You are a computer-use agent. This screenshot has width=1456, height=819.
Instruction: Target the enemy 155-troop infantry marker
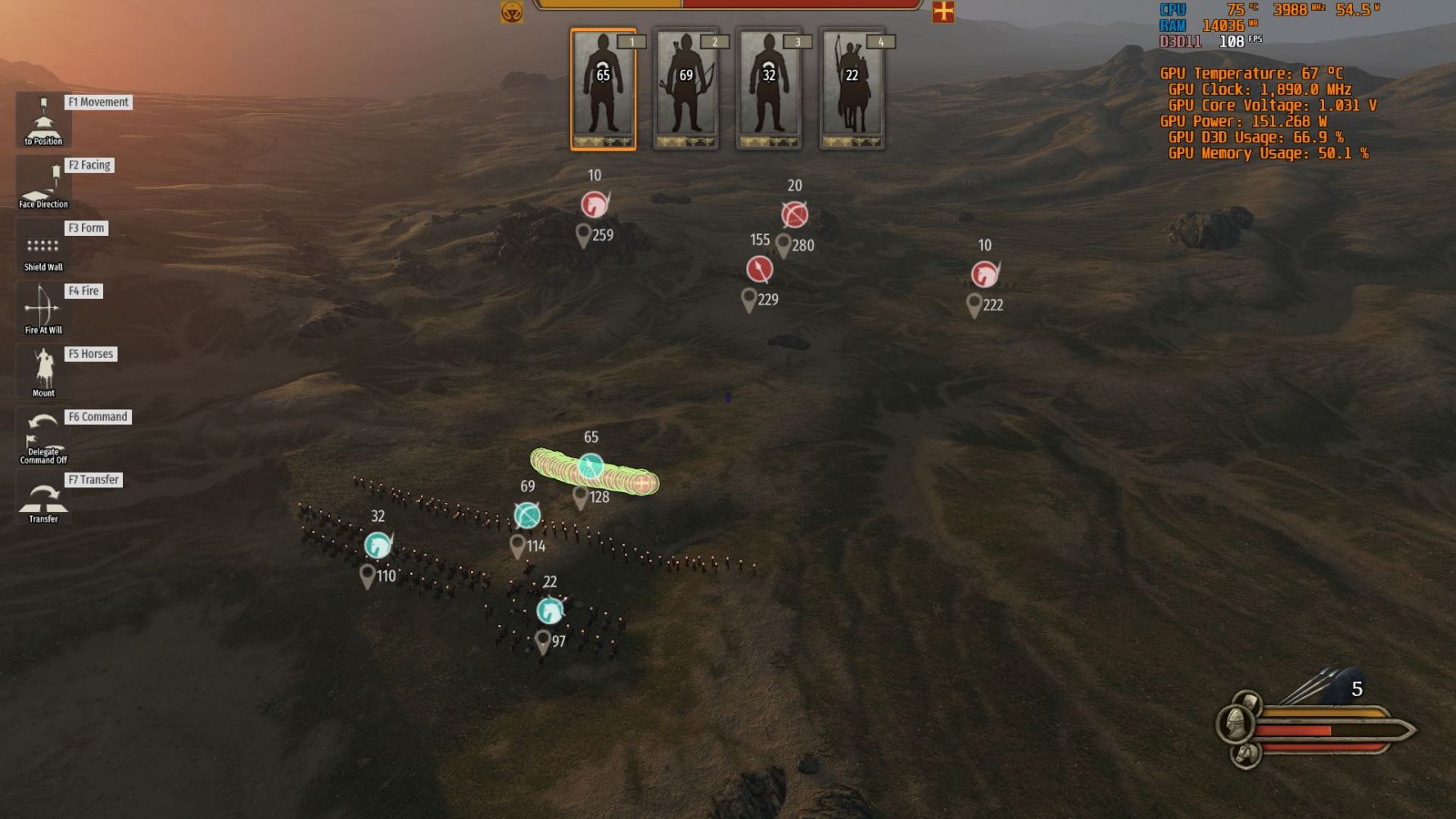click(x=759, y=269)
